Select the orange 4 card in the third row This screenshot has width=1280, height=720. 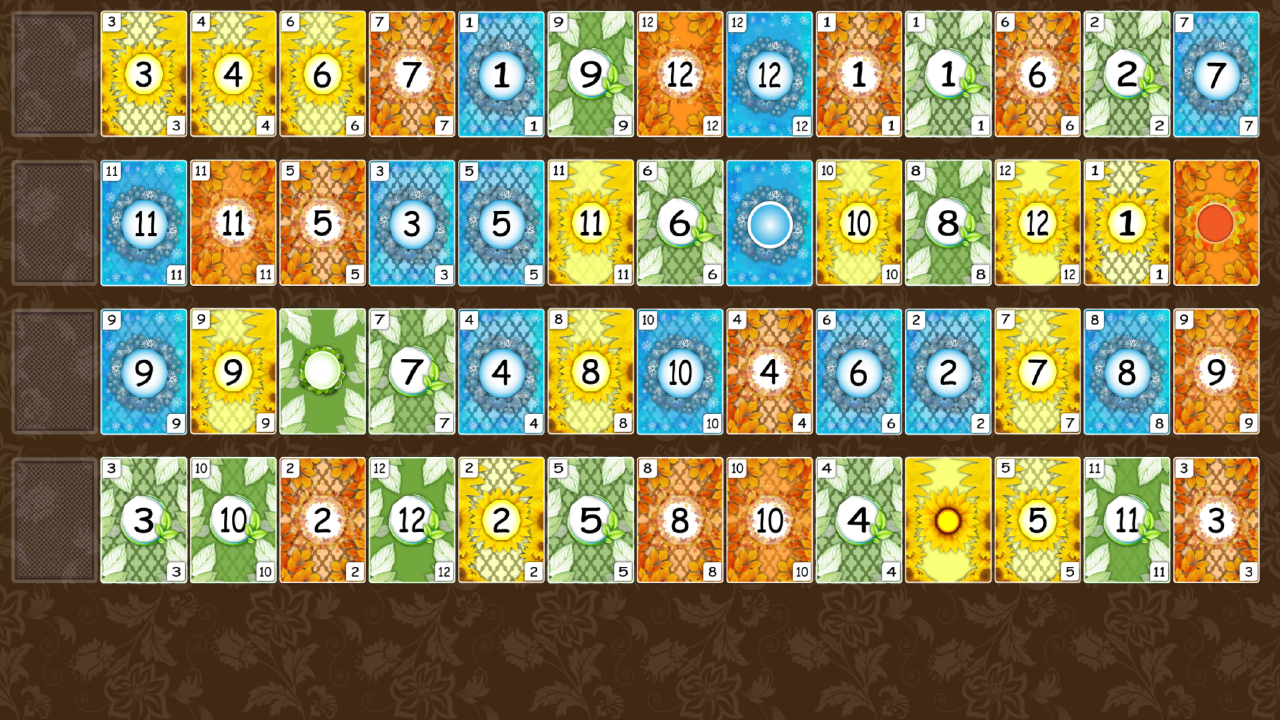(769, 371)
